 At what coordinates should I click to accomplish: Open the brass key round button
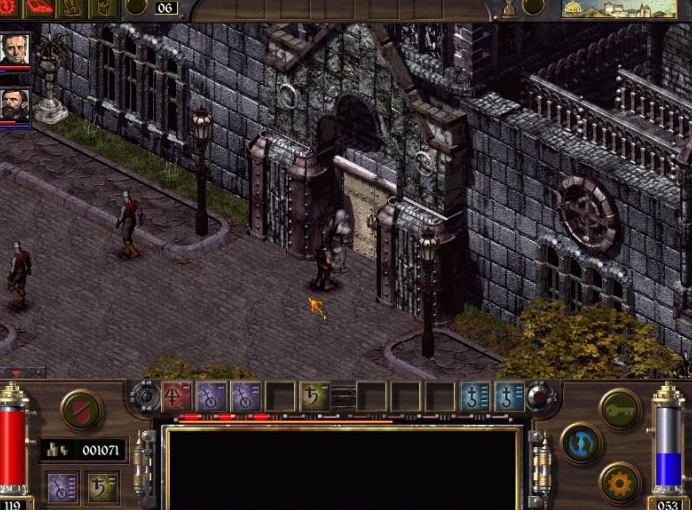tap(620, 409)
